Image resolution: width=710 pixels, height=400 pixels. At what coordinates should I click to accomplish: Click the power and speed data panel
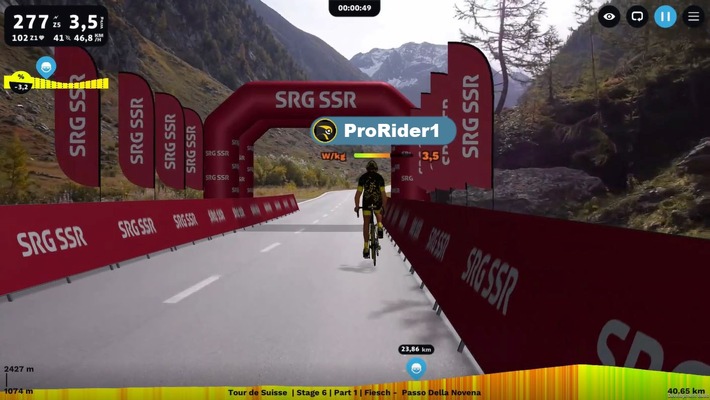[x=54, y=25]
